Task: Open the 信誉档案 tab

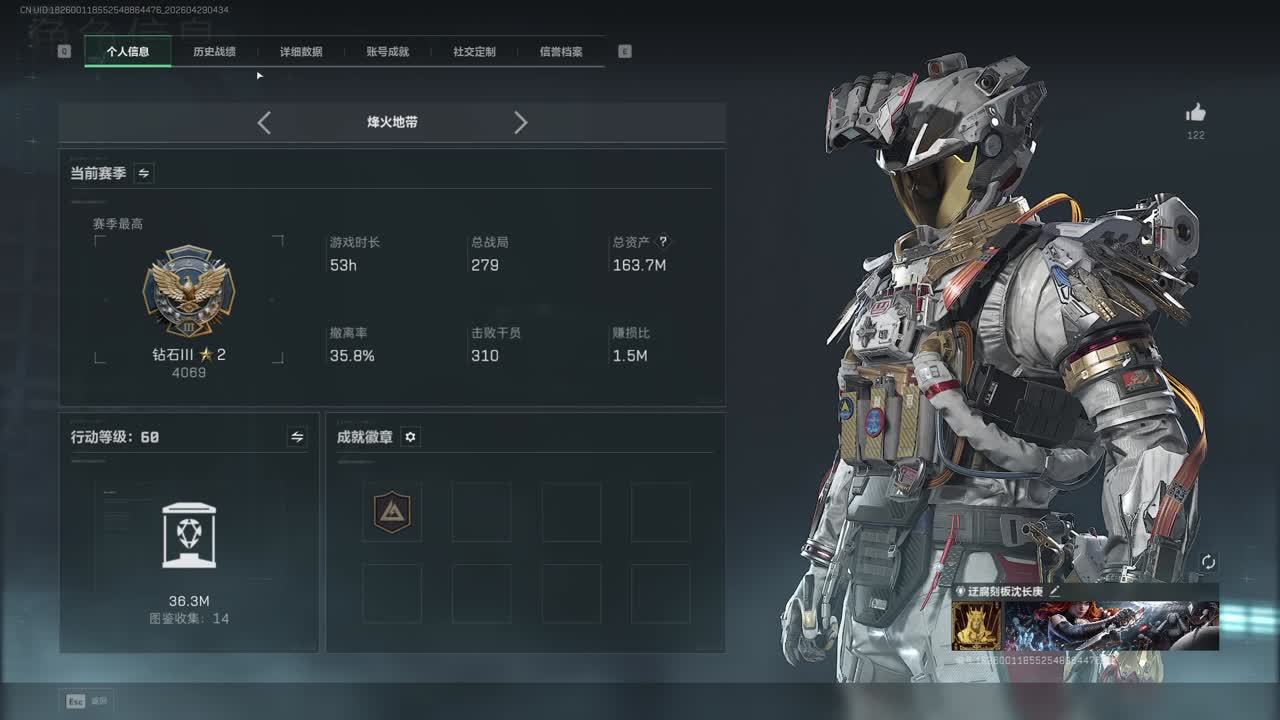Action: (x=561, y=51)
